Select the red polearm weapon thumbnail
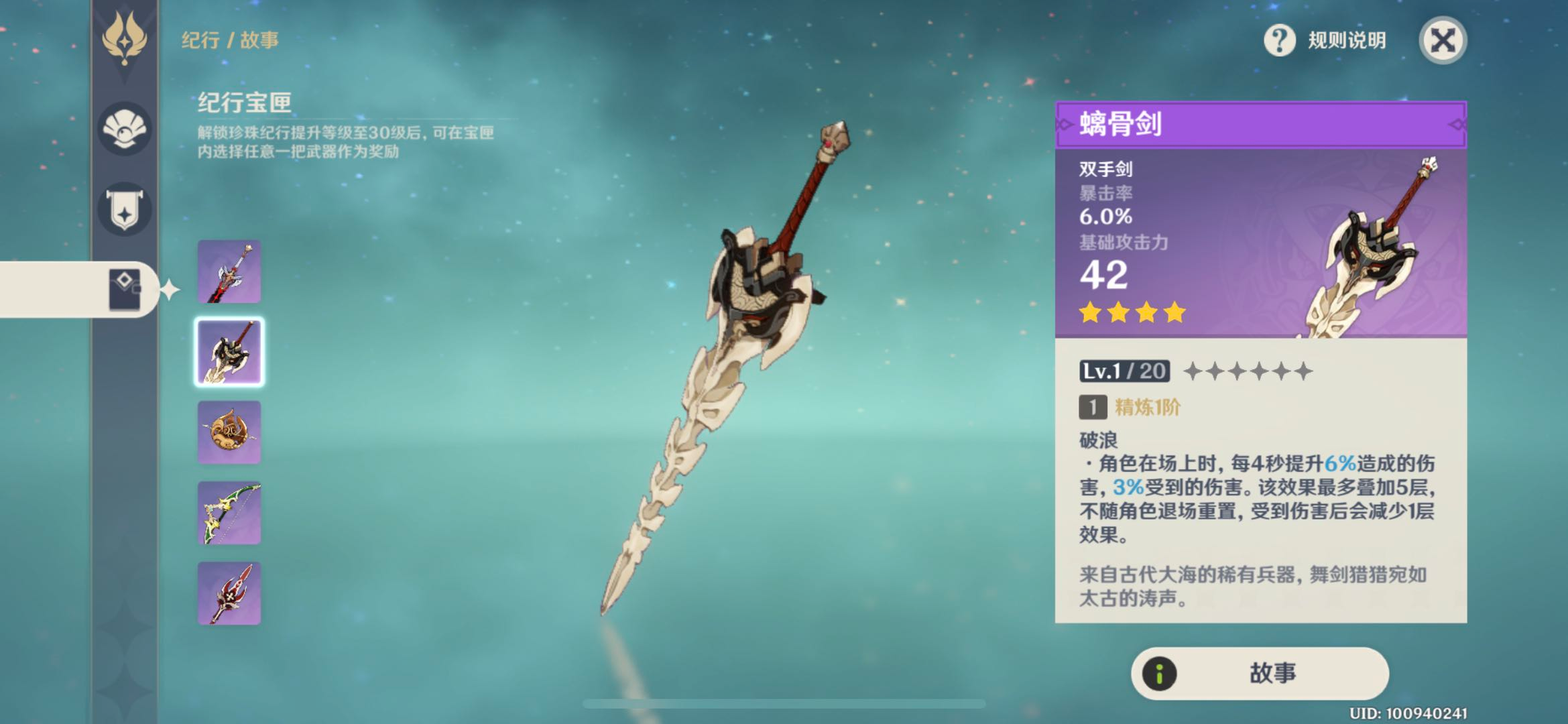 pyautogui.click(x=229, y=593)
